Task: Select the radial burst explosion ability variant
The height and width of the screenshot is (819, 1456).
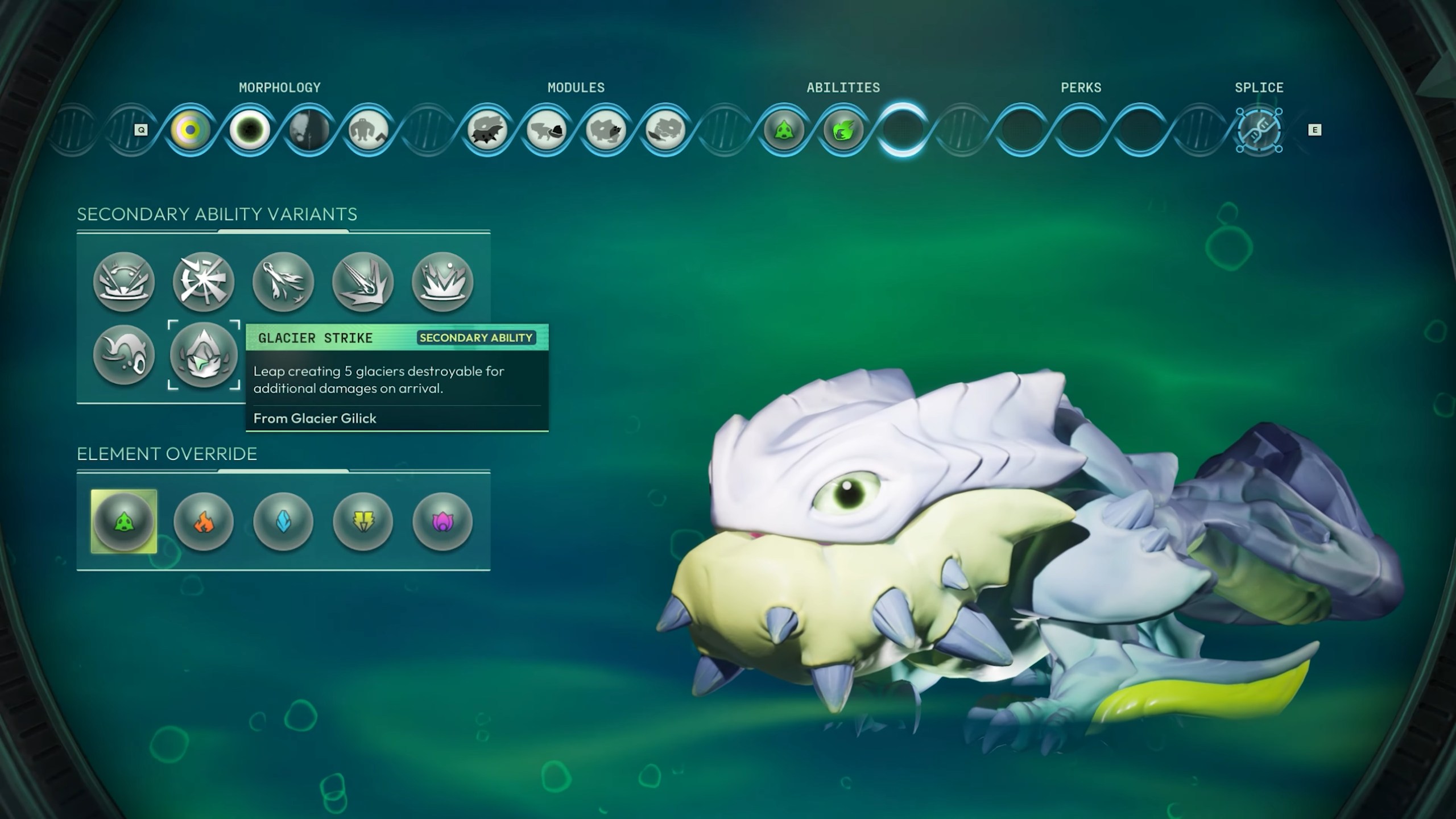Action: (204, 282)
